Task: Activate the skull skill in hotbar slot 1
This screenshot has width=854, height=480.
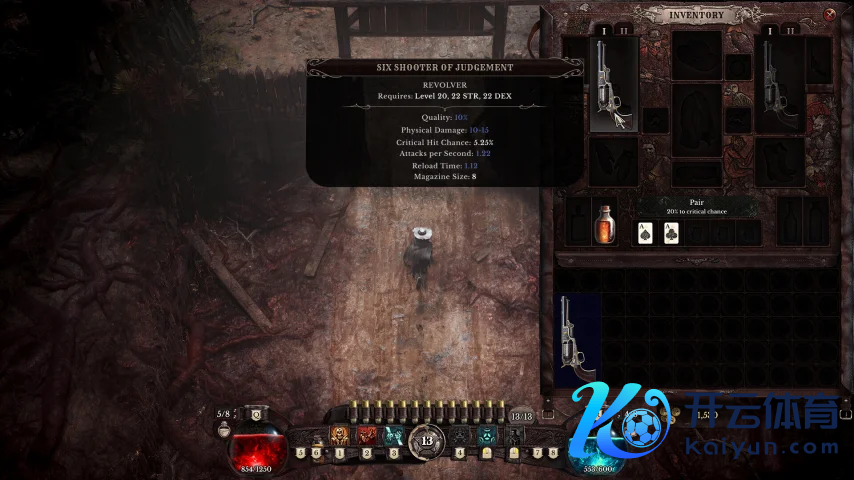Action: point(339,436)
